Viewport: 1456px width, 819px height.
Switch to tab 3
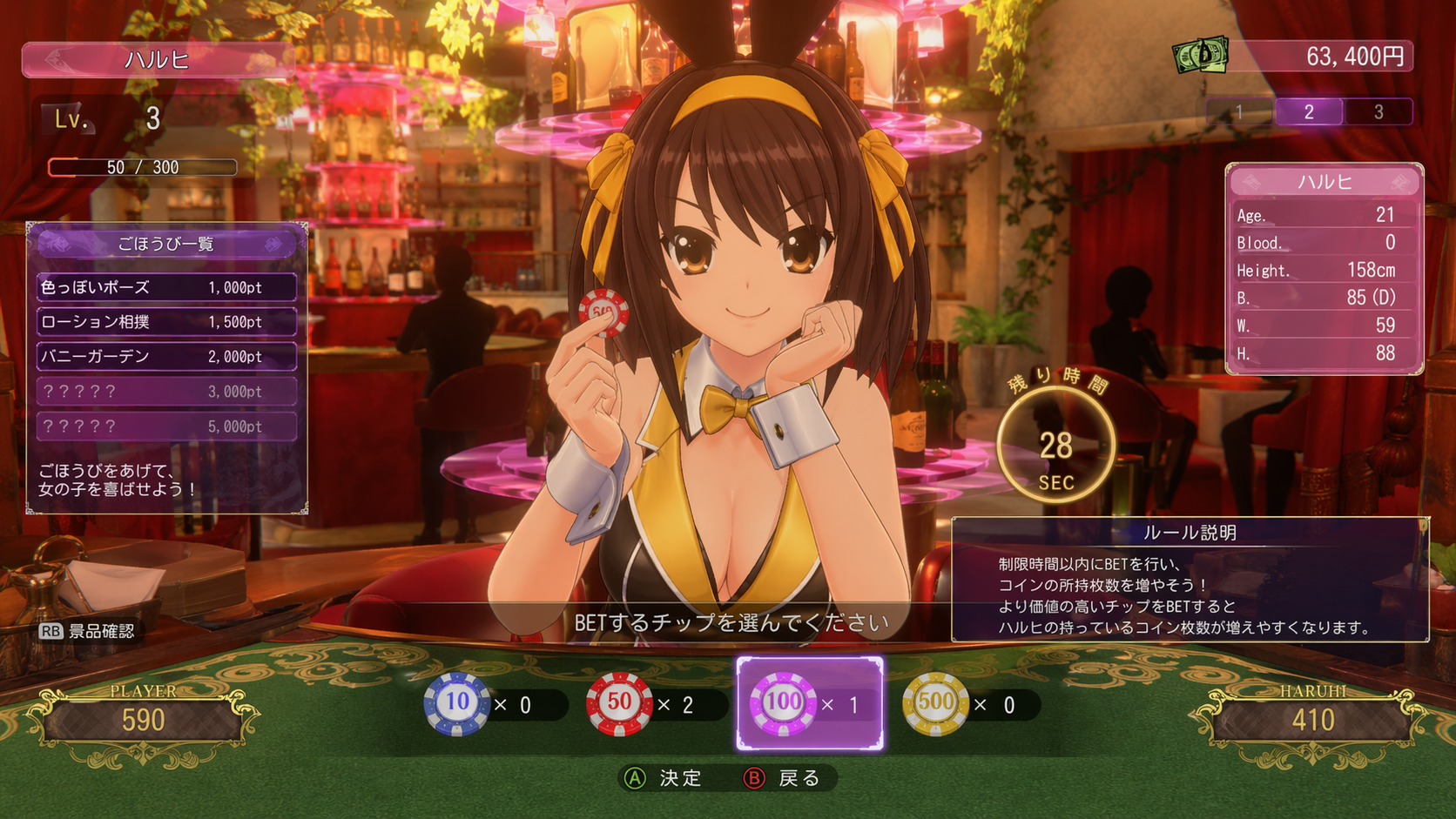click(1378, 112)
